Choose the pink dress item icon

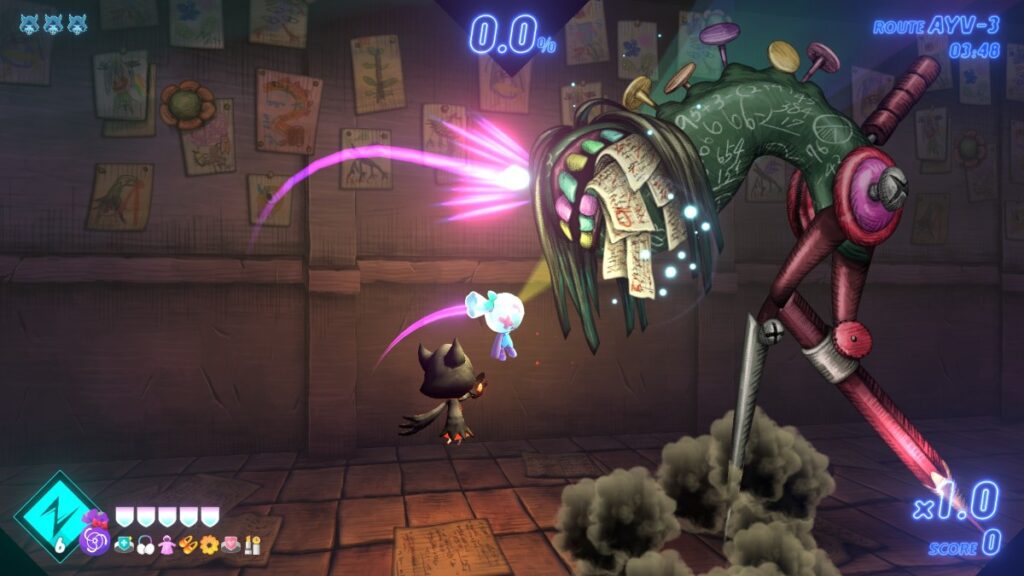[165, 545]
